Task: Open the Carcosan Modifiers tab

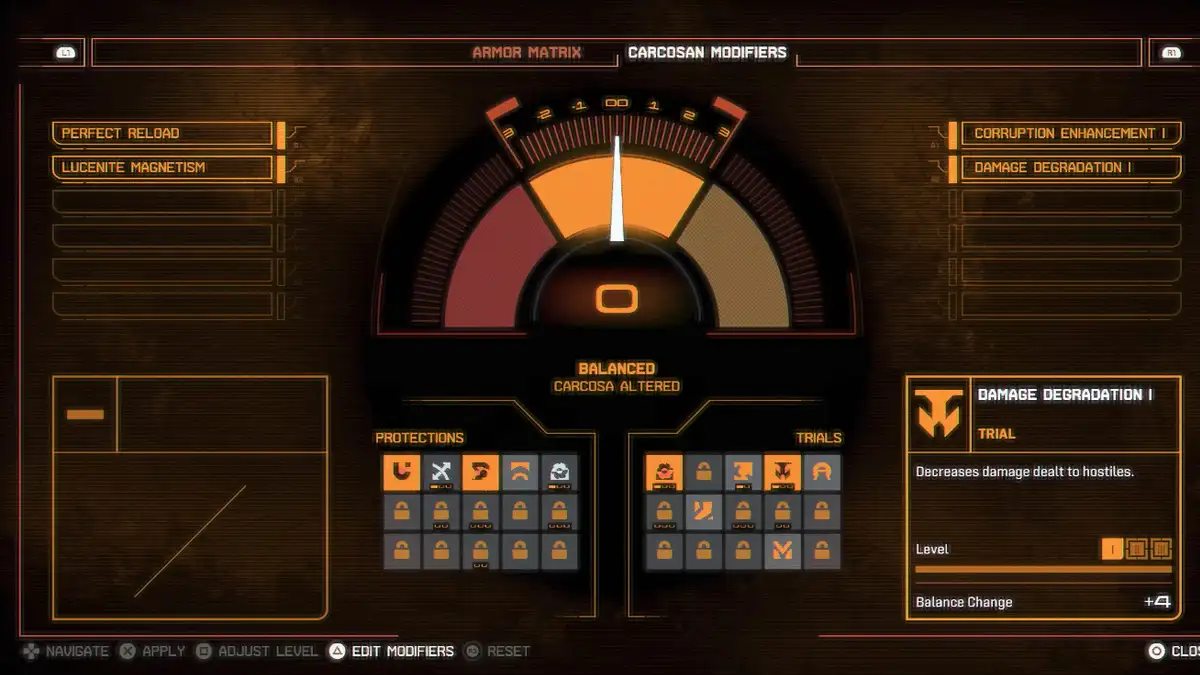Action: point(707,52)
